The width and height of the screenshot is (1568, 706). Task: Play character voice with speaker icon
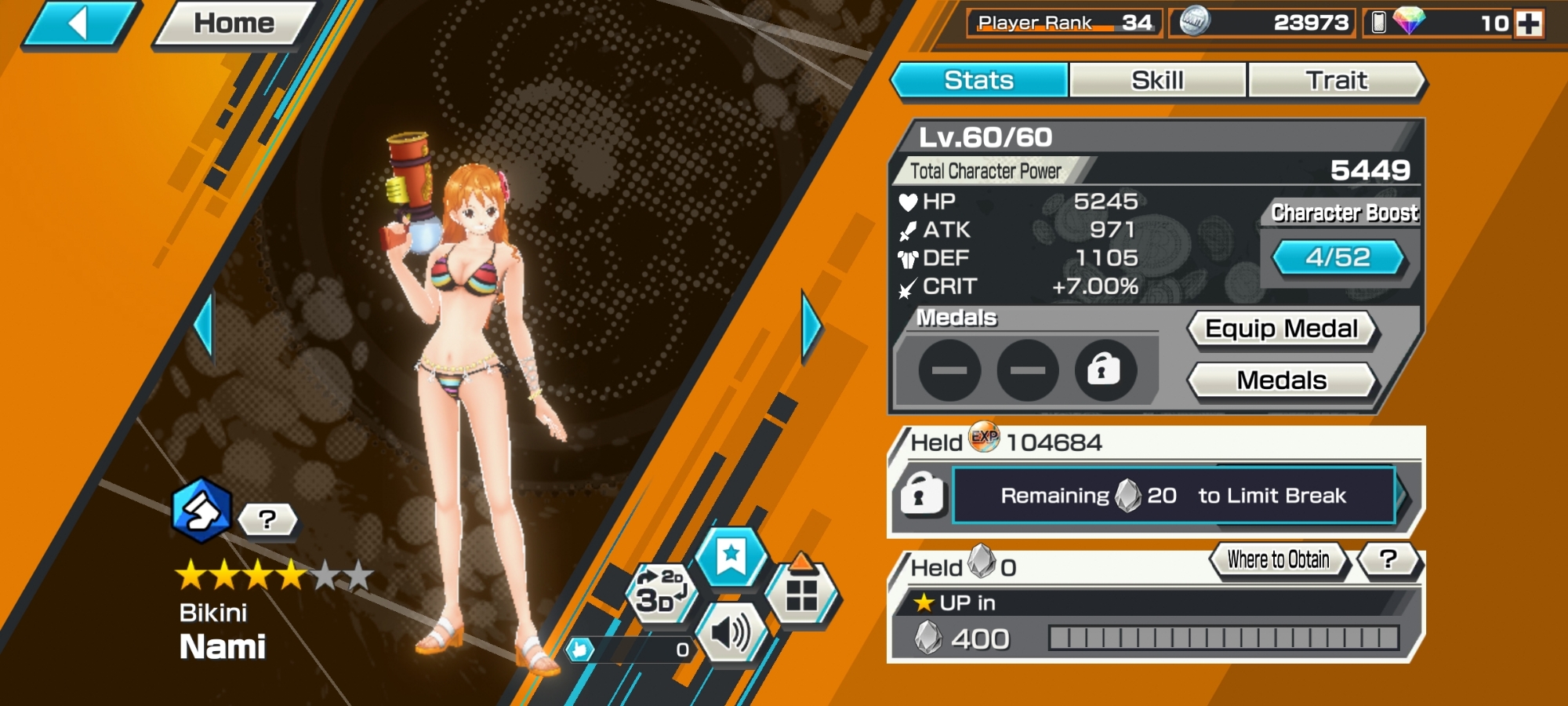pos(731,632)
